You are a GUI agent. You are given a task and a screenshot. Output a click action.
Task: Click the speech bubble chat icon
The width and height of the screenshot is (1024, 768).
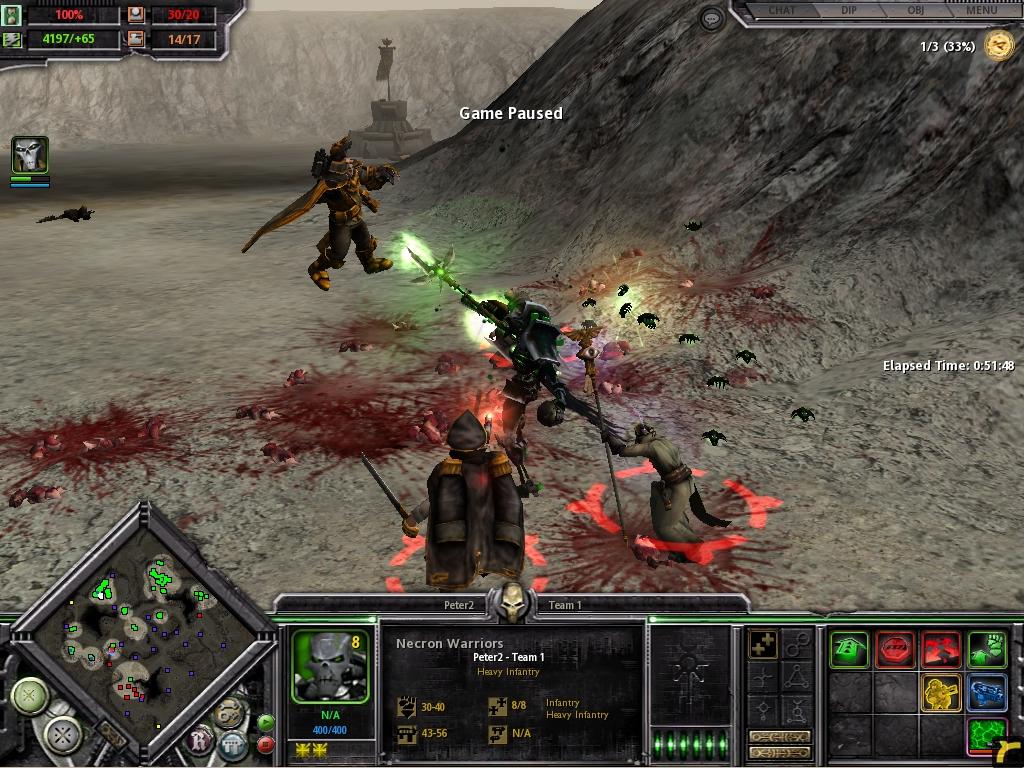click(x=712, y=18)
